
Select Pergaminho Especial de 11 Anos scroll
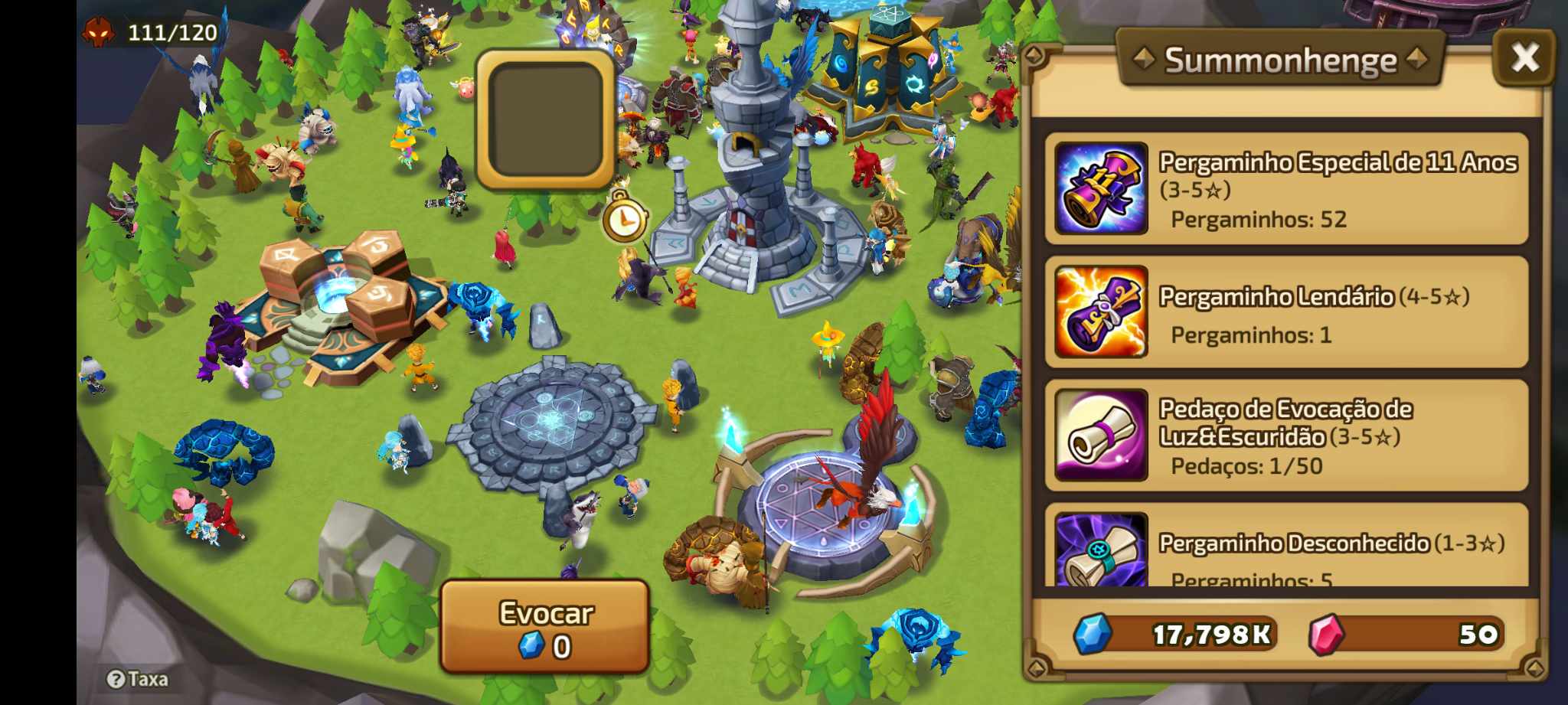1286,188
